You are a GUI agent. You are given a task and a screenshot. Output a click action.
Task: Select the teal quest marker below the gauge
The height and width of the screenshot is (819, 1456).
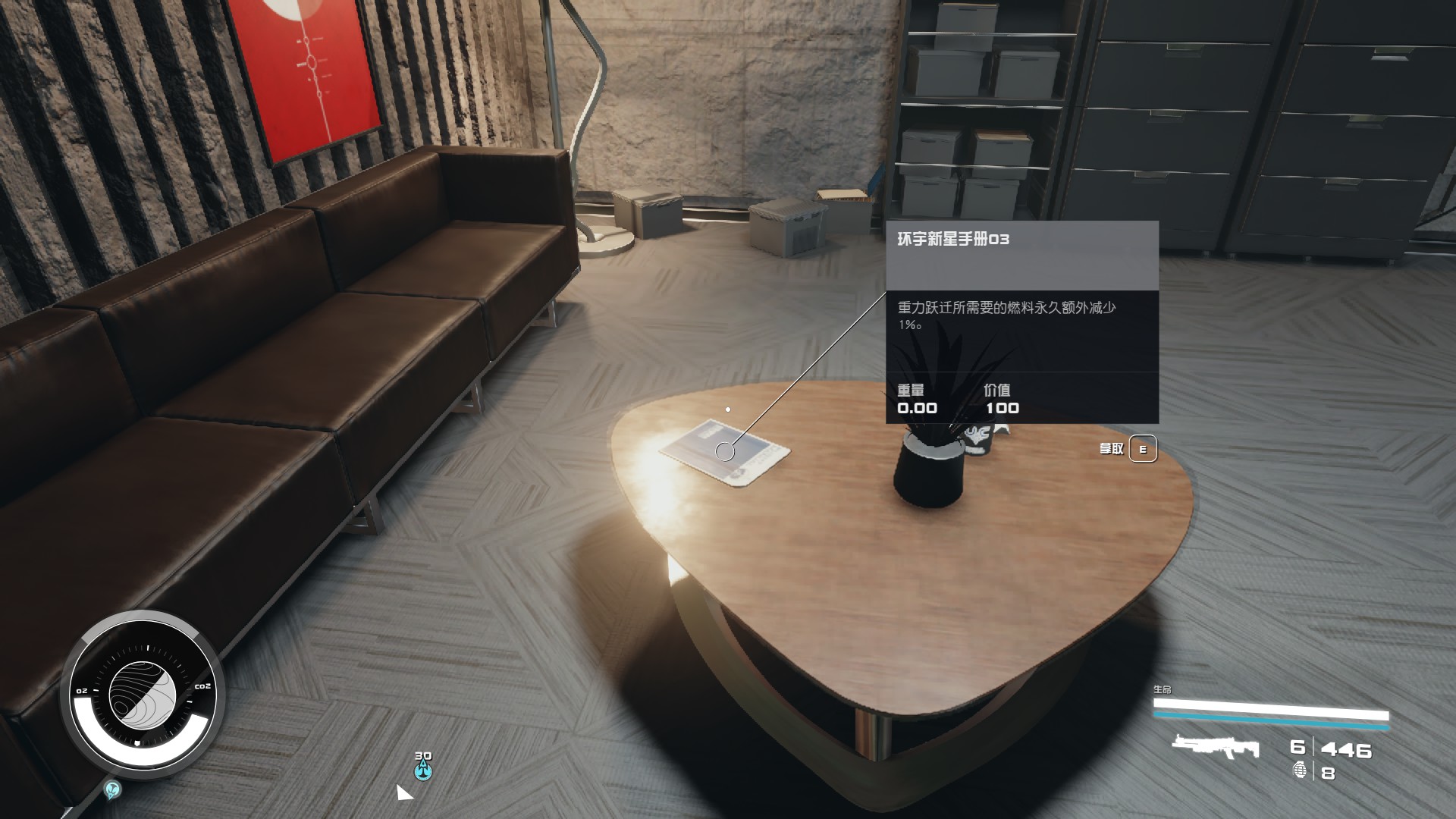pos(113,790)
